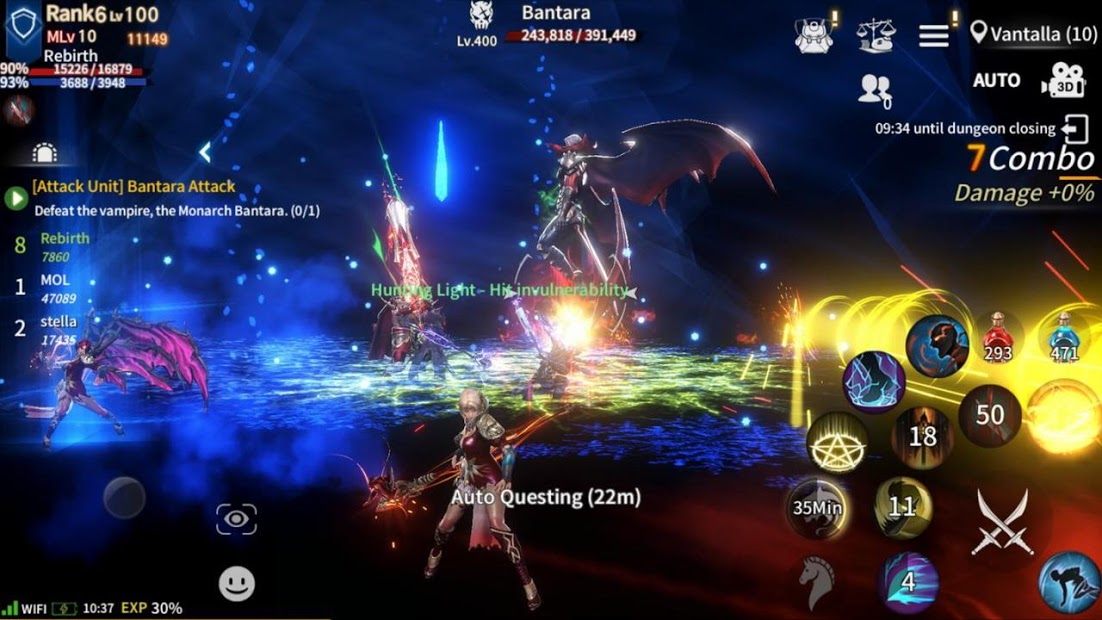Use the red health potion
This screenshot has height=620, width=1102.
[997, 337]
